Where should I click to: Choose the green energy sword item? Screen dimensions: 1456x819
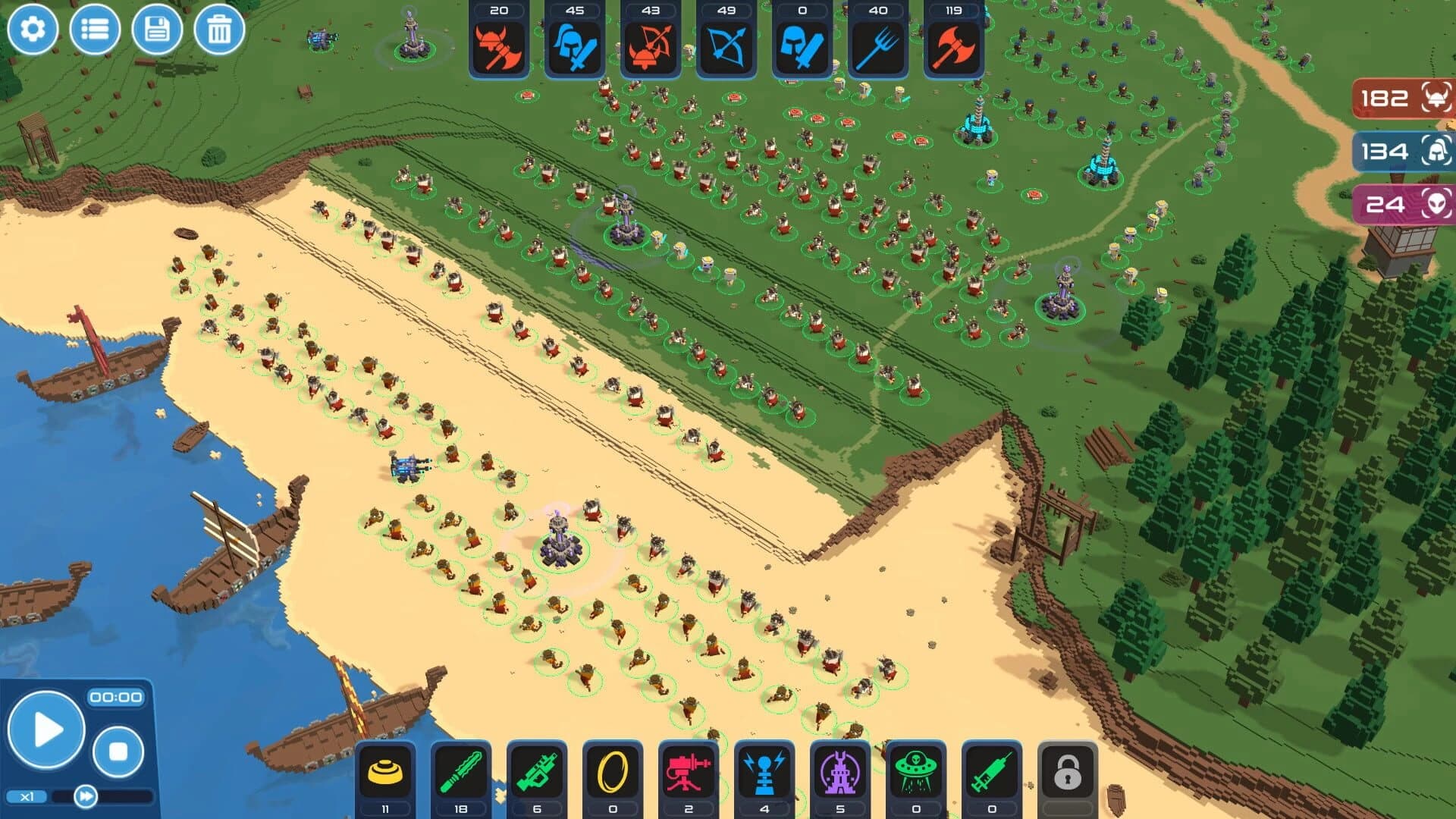coord(460,770)
